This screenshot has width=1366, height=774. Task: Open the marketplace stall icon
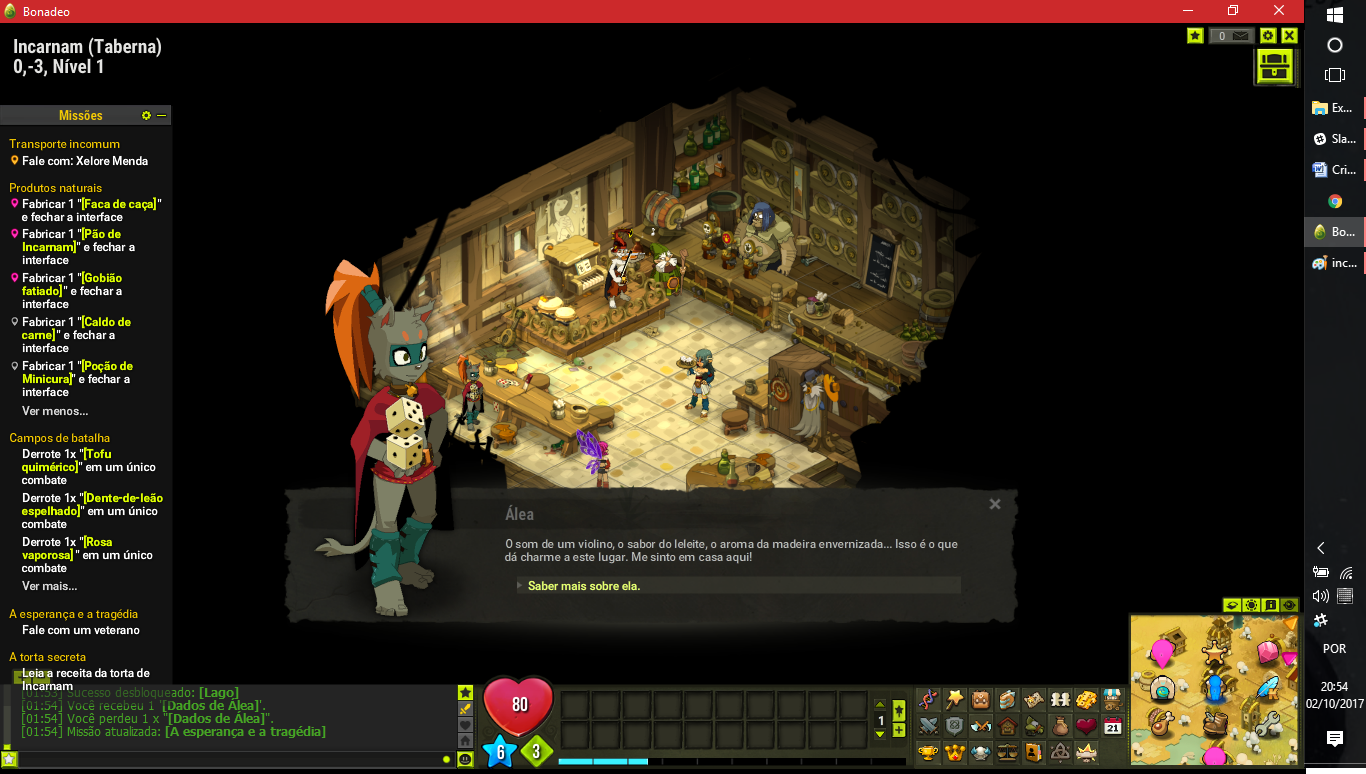pos(1112,698)
